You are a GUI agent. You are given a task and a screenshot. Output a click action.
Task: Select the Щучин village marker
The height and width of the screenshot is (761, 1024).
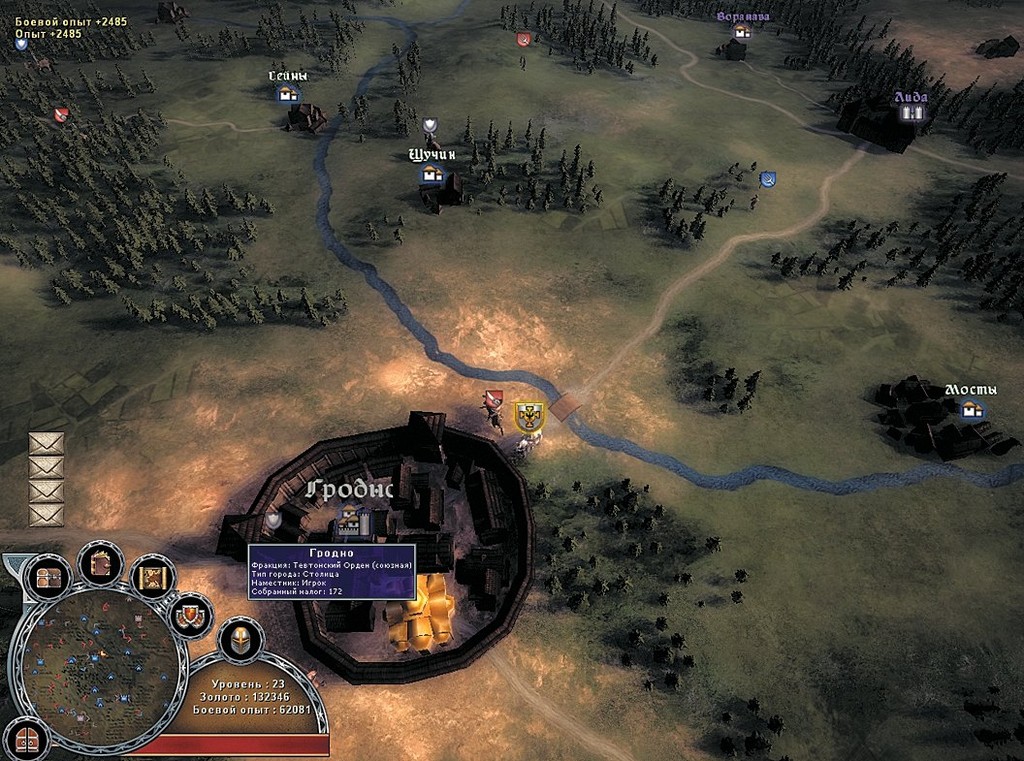coord(431,175)
